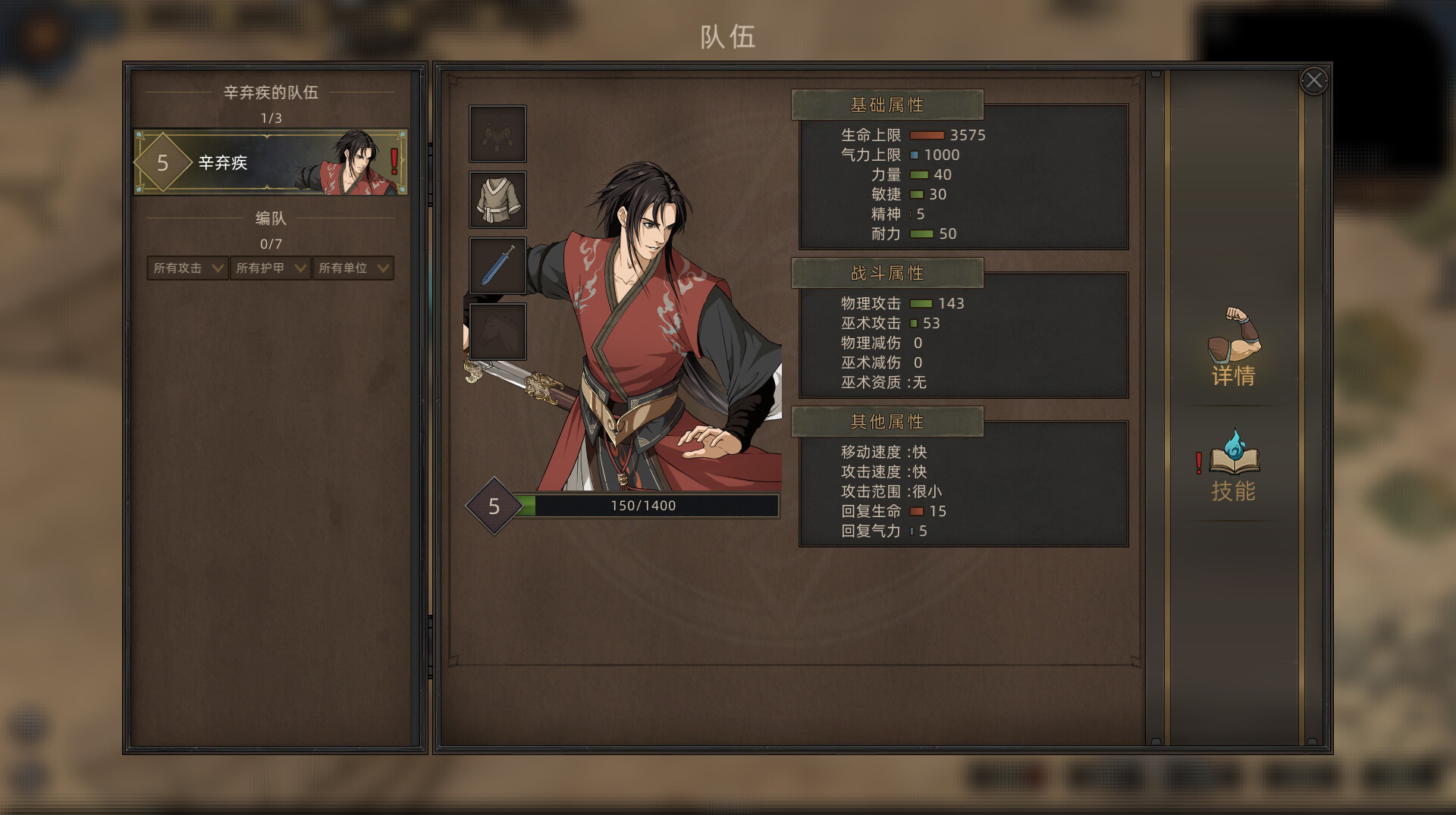1456x815 pixels.
Task: Select the blue sword weapon slot
Action: tap(497, 266)
